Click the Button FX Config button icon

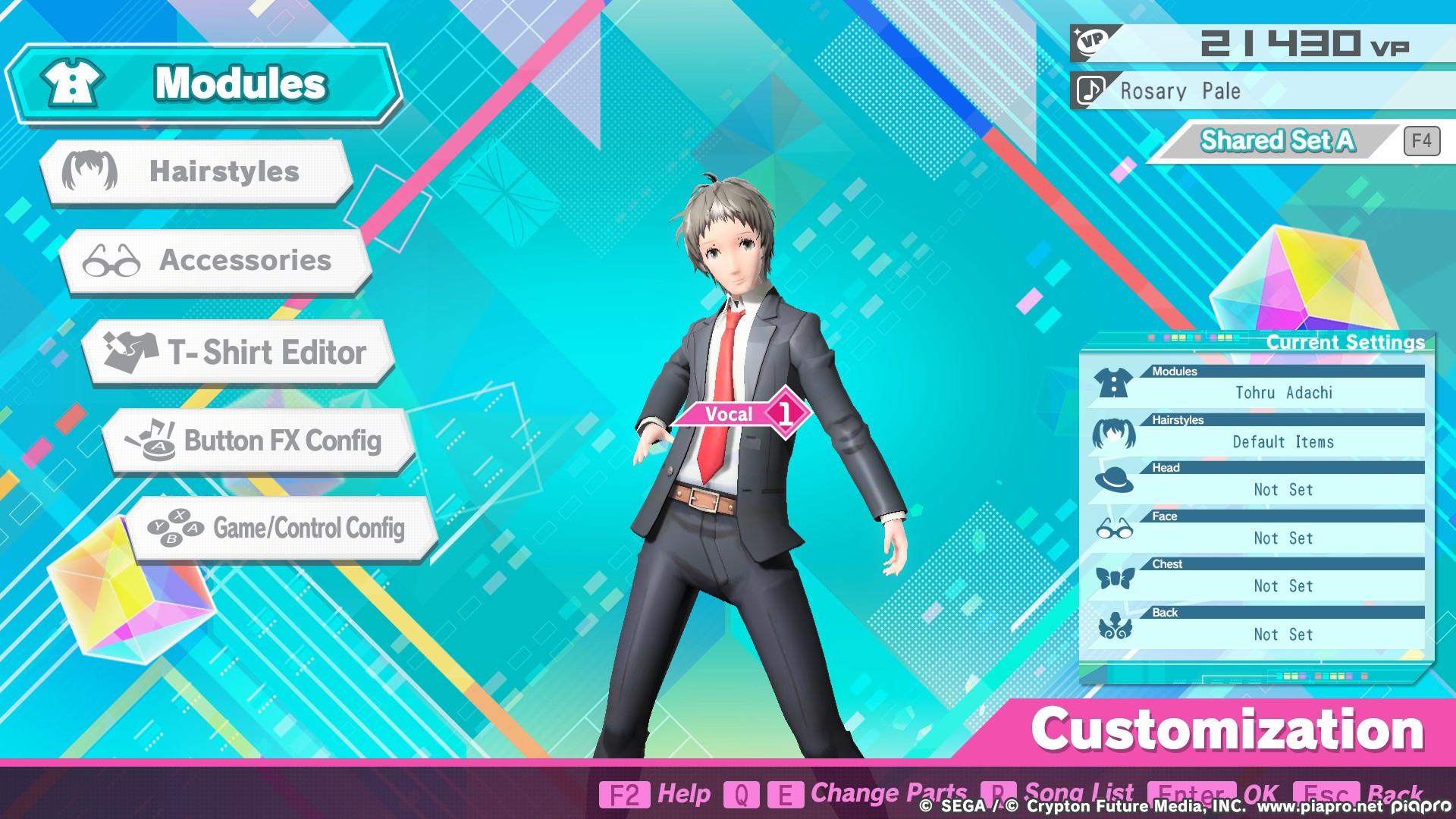tap(152, 441)
